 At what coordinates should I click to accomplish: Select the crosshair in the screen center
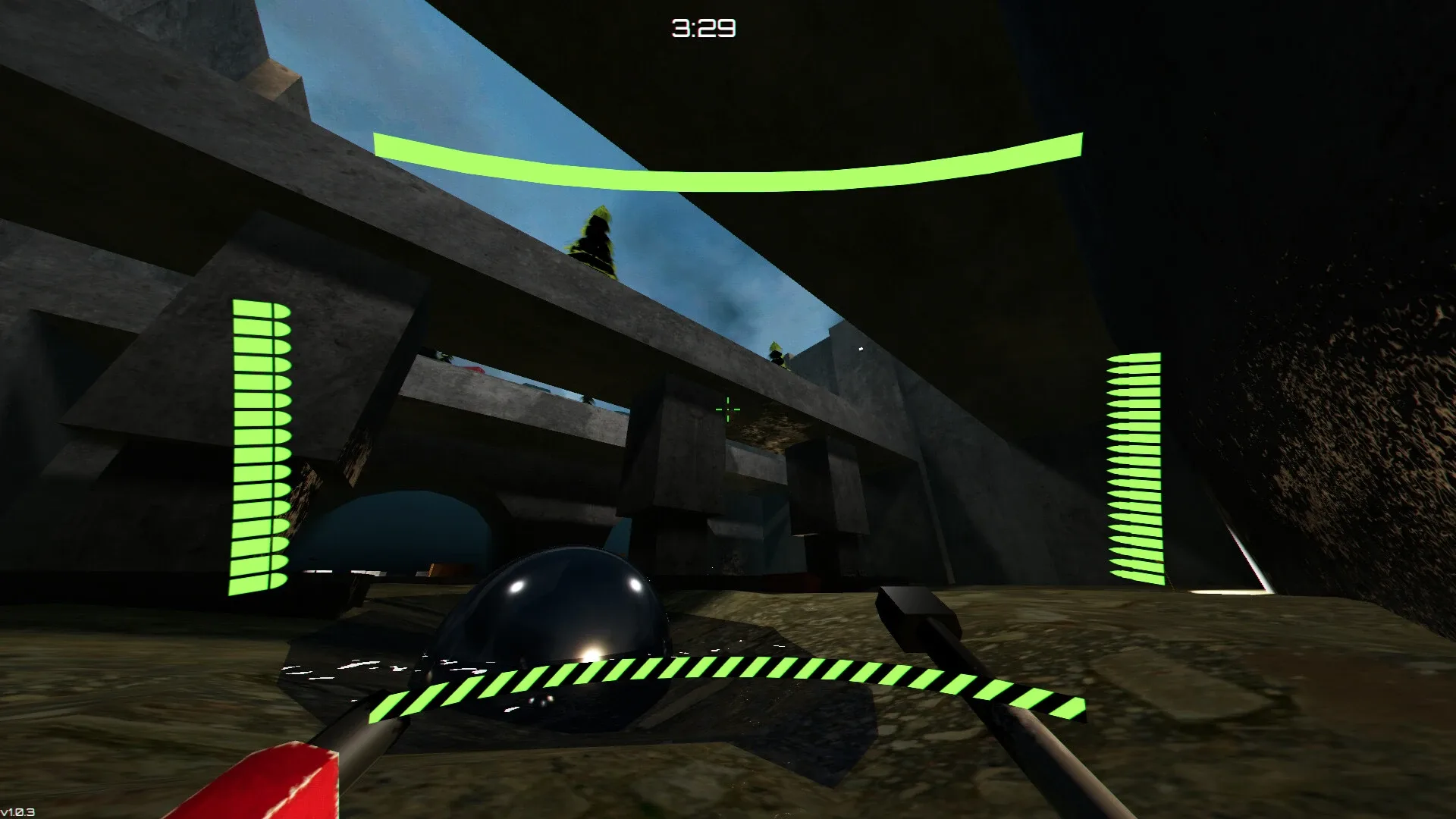(x=726, y=409)
